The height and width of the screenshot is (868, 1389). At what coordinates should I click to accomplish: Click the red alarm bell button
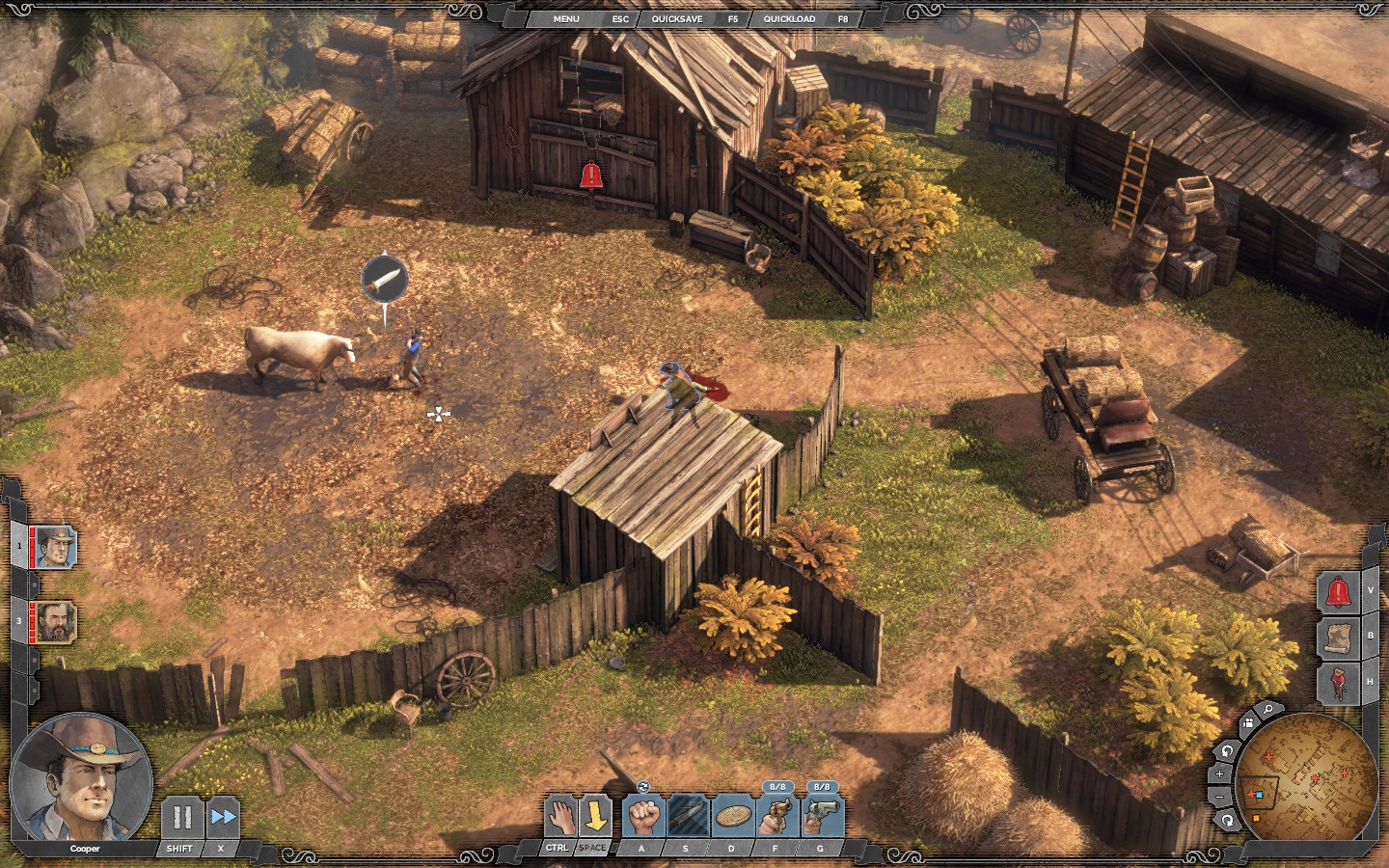pyautogui.click(x=1338, y=592)
